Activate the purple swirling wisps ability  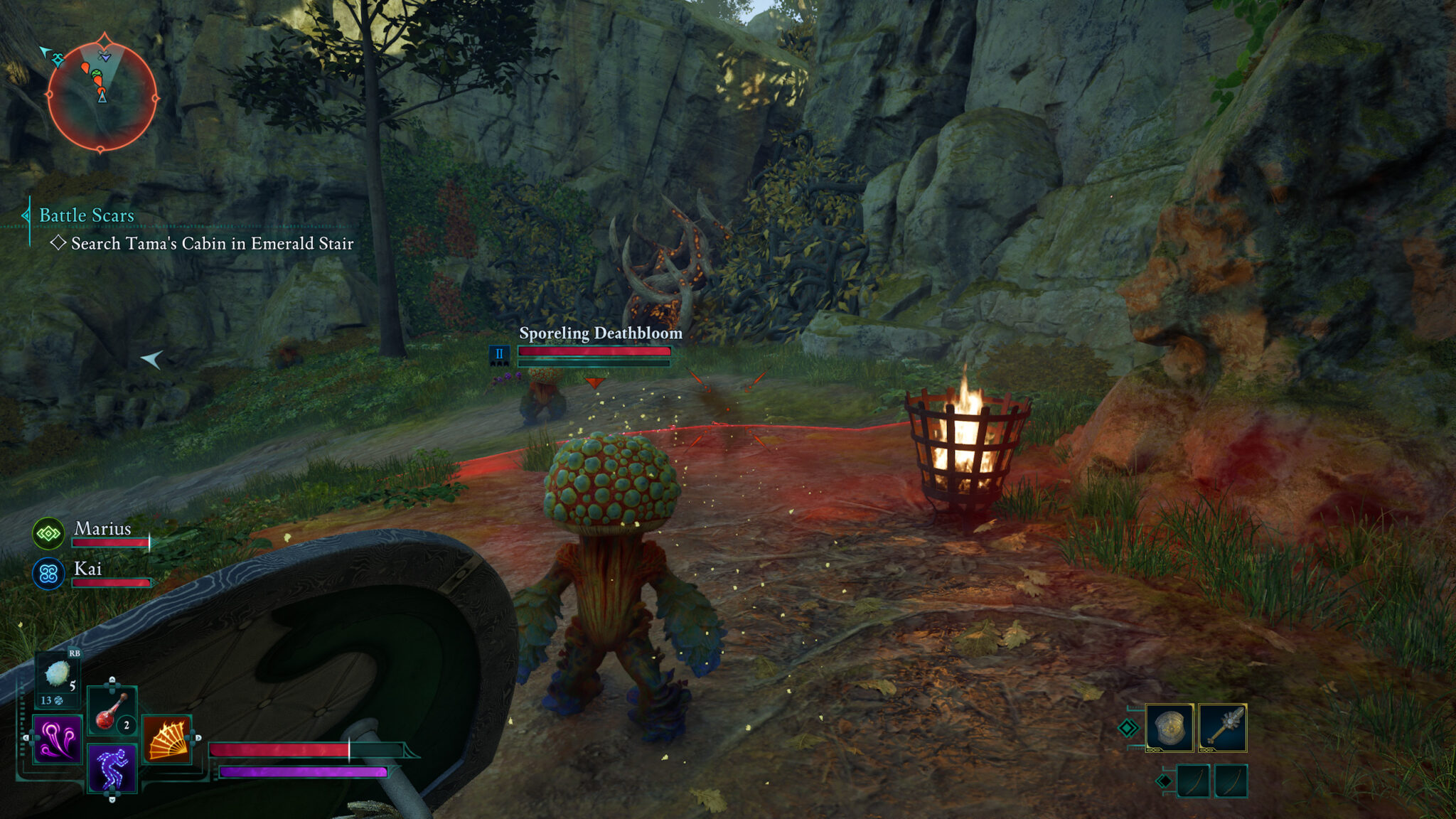pos(58,739)
